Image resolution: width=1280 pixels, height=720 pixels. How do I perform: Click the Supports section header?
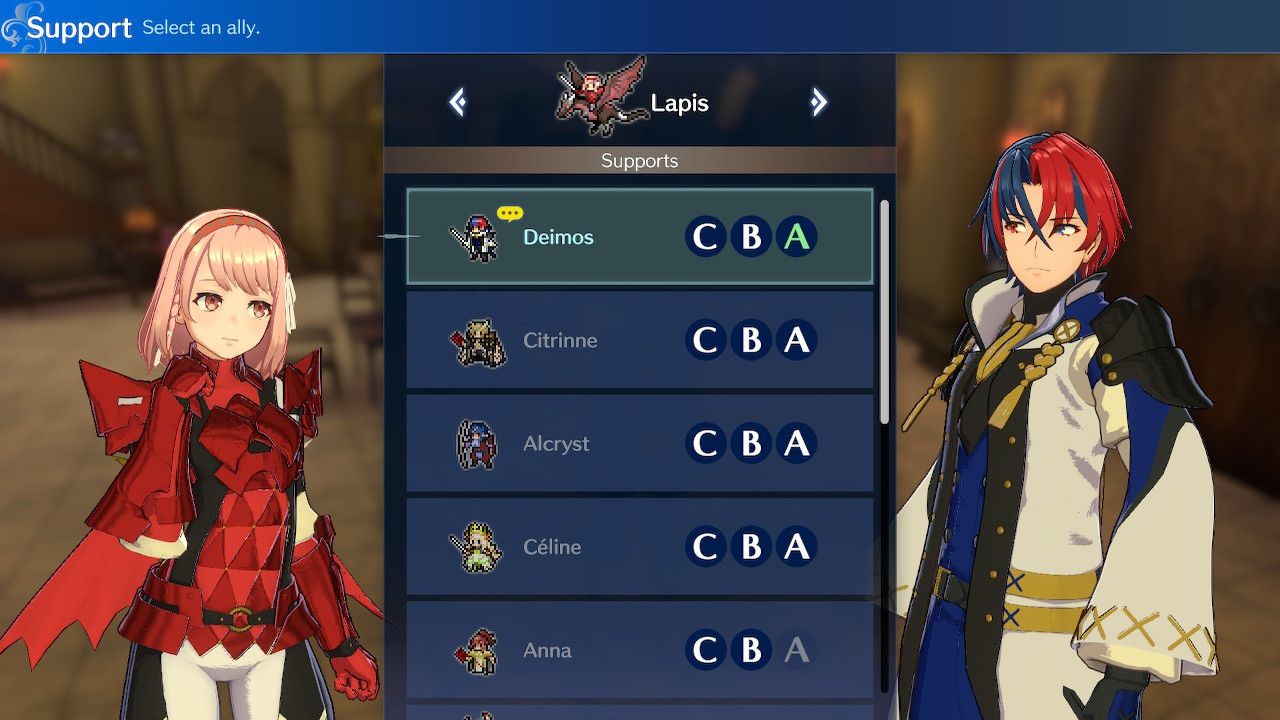[640, 161]
